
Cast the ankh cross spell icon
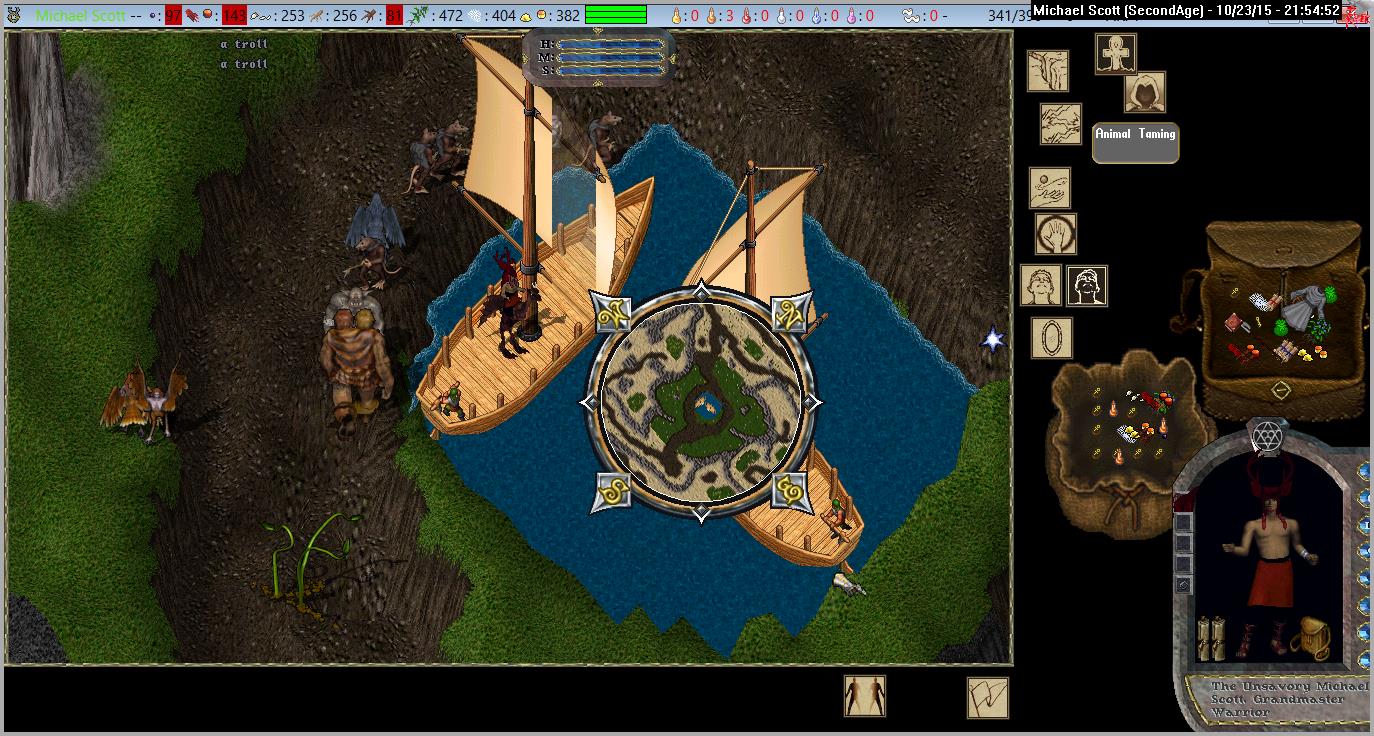coord(1115,54)
